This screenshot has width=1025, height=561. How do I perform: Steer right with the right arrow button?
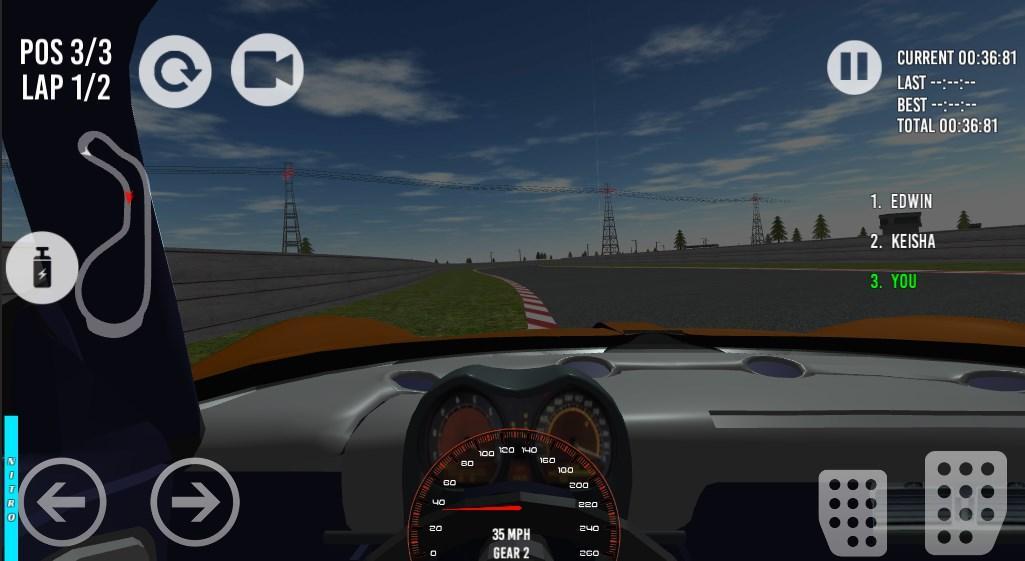point(195,502)
